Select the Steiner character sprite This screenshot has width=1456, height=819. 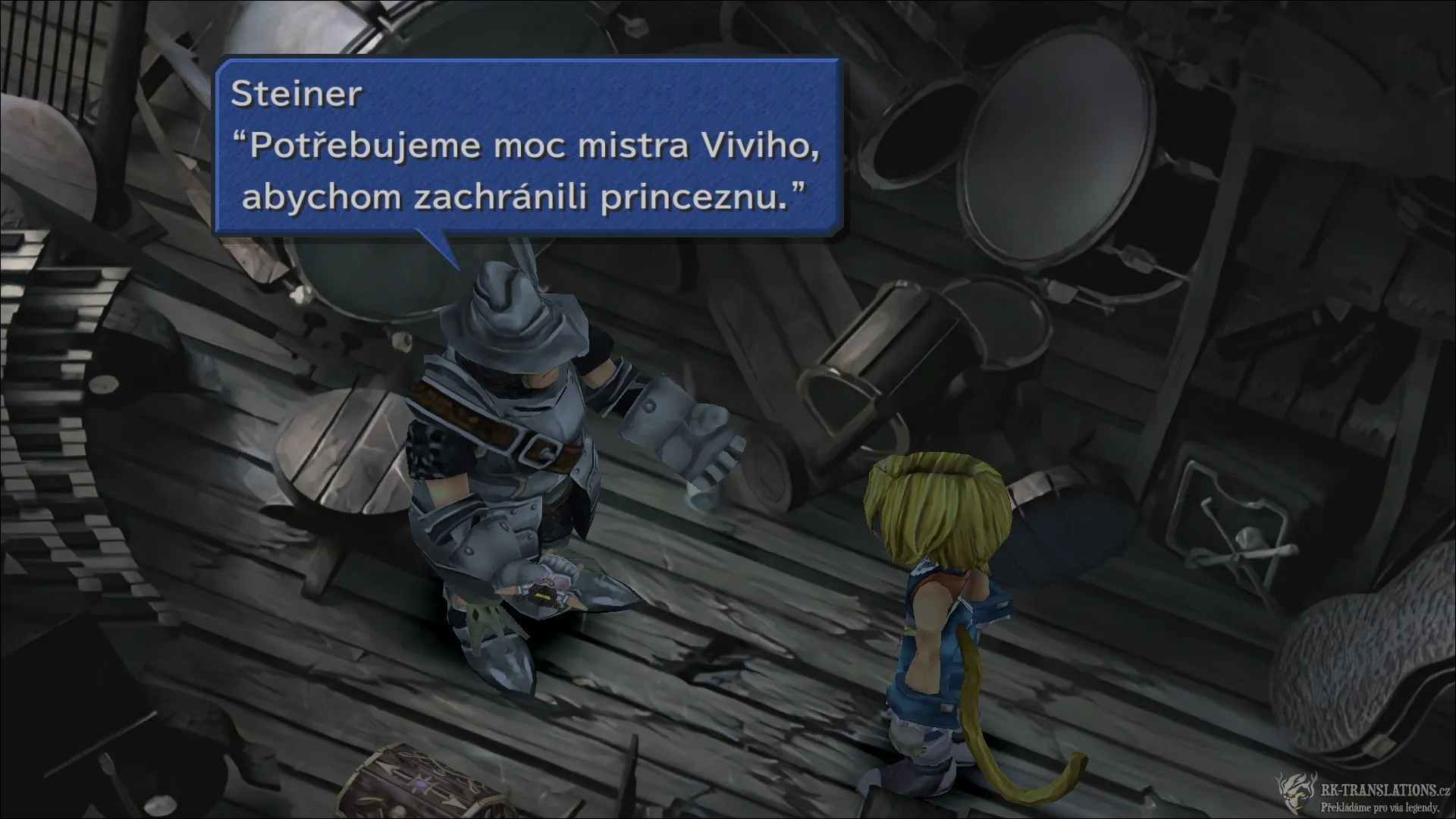pos(531,455)
